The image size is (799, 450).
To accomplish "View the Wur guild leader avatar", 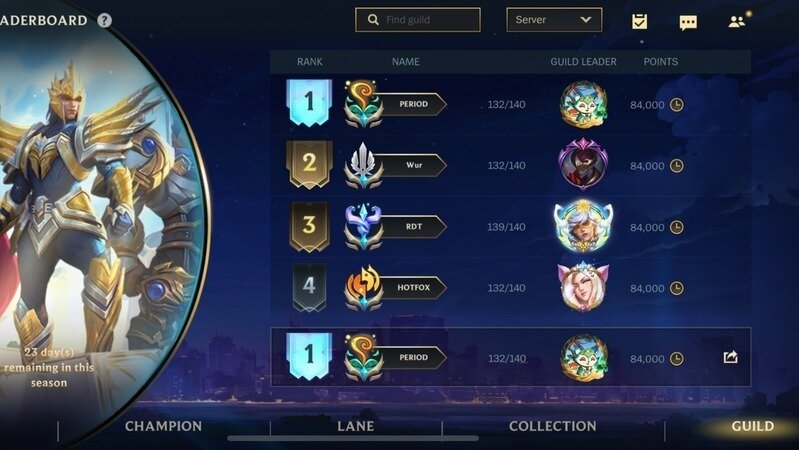I will click(583, 165).
